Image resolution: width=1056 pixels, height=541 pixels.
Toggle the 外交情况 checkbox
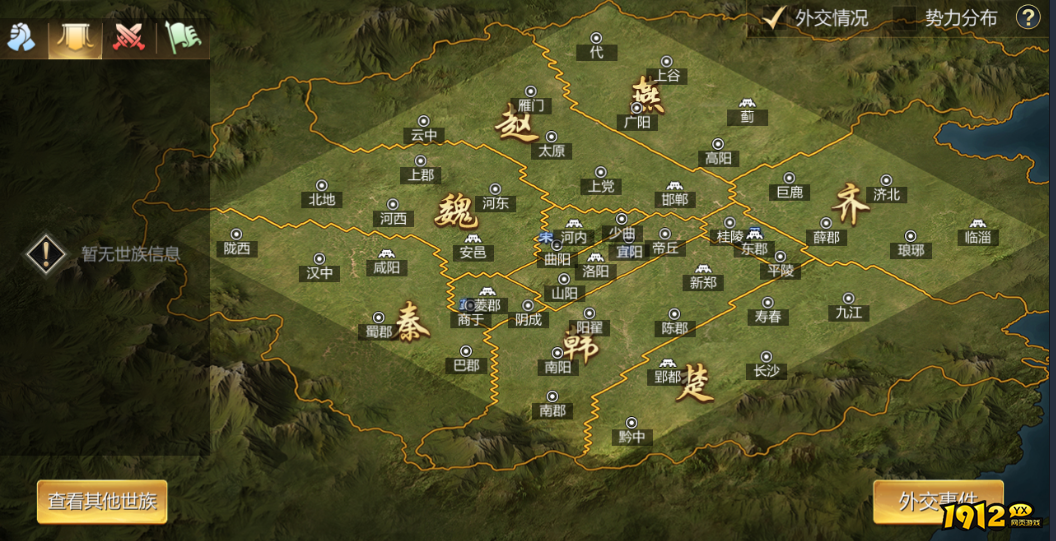tap(773, 18)
